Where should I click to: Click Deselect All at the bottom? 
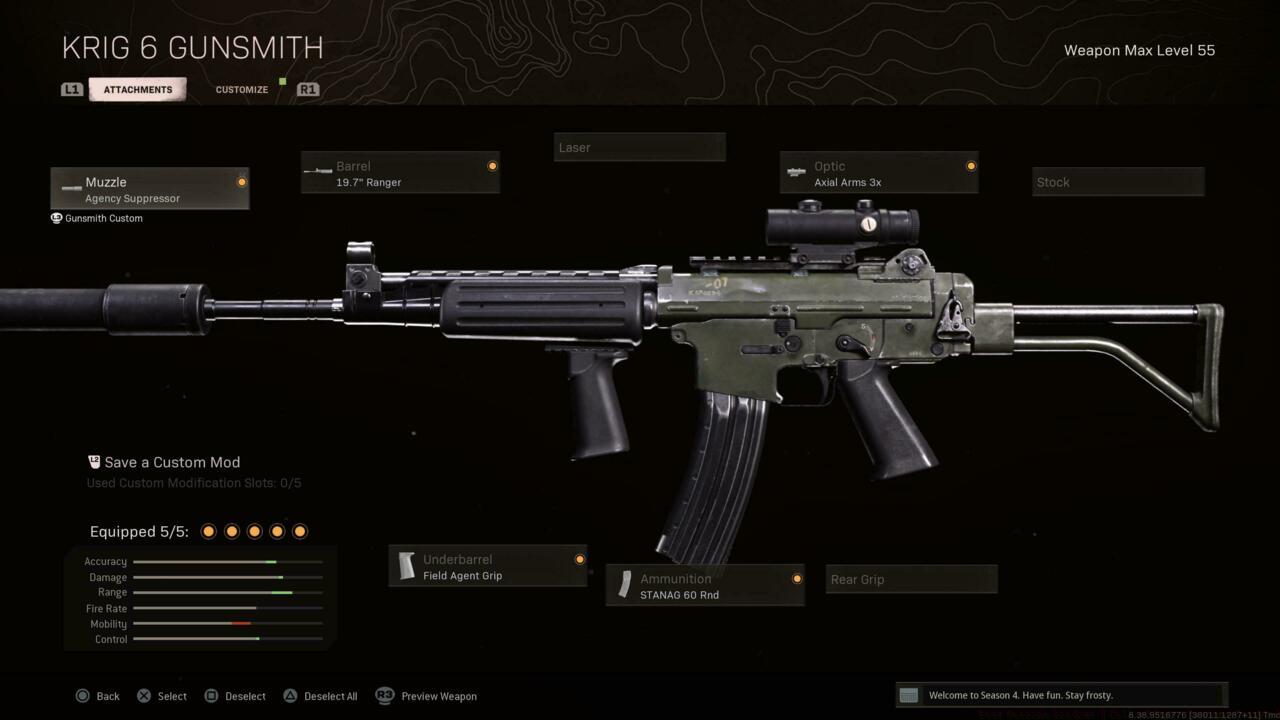(320, 695)
